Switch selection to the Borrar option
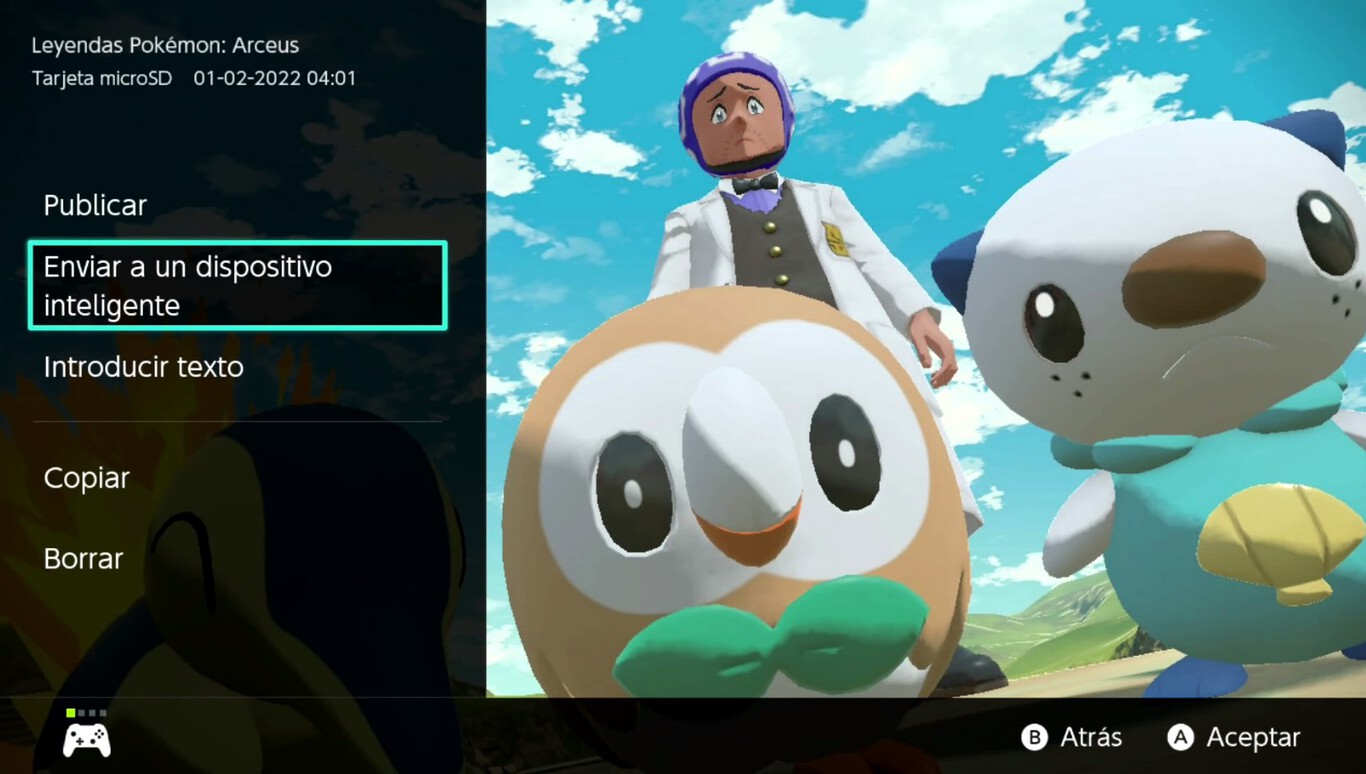1366x774 pixels. [83, 558]
